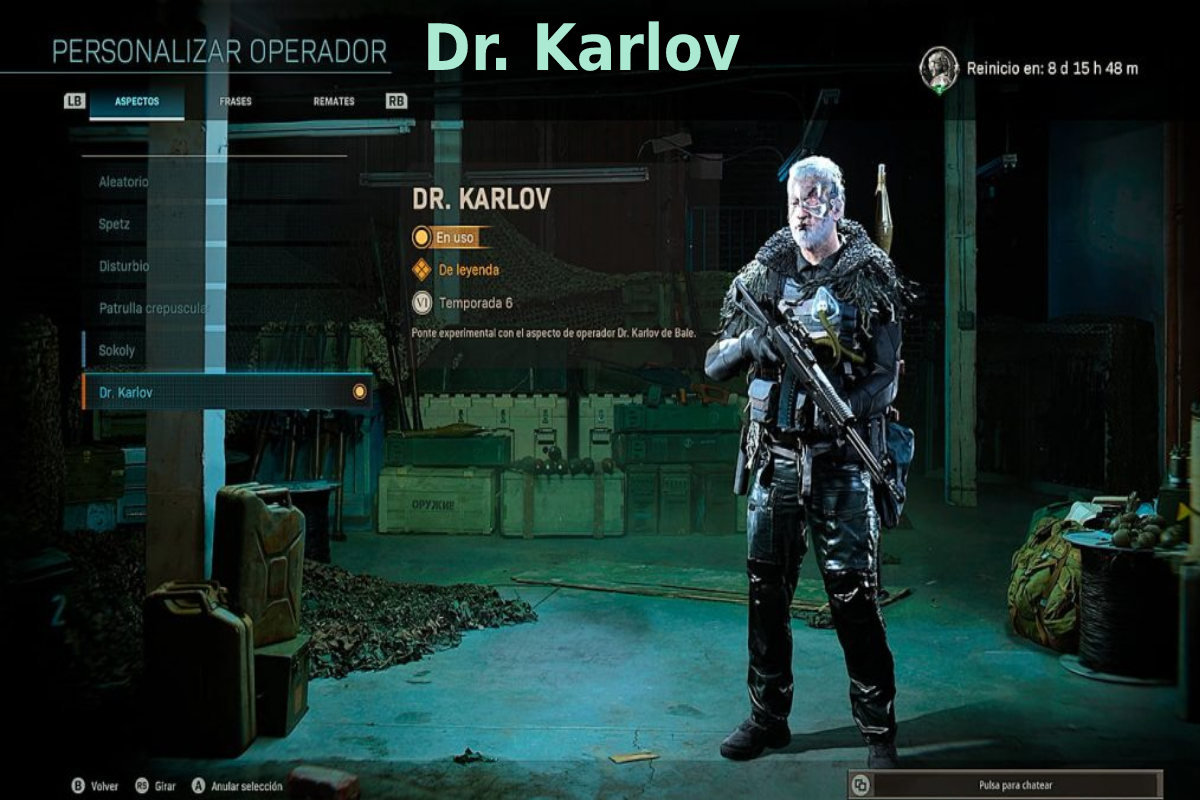1200x800 pixels.
Task: Choose the Spetz operator skin
Action: [x=114, y=224]
